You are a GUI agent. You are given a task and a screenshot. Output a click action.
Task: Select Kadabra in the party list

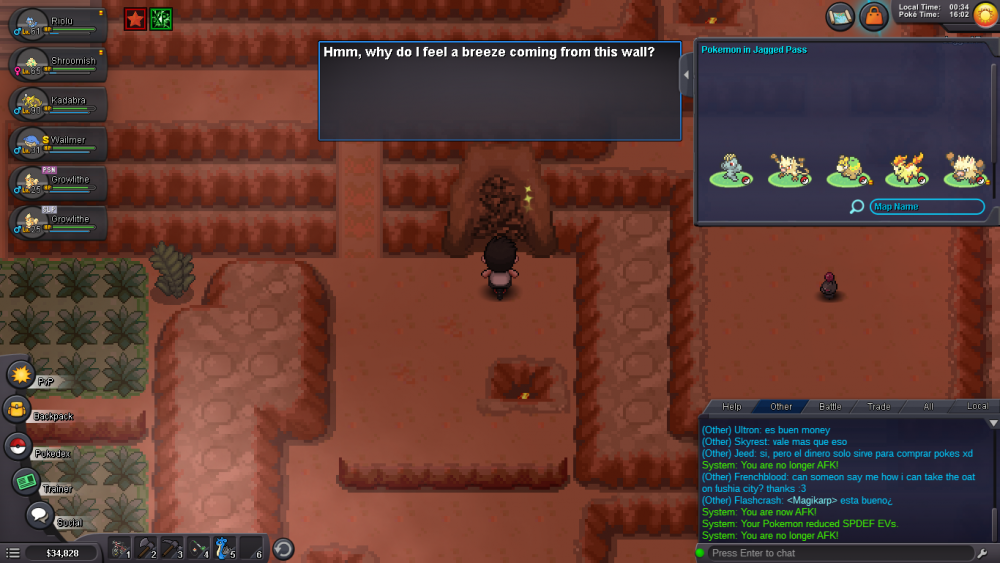point(58,103)
